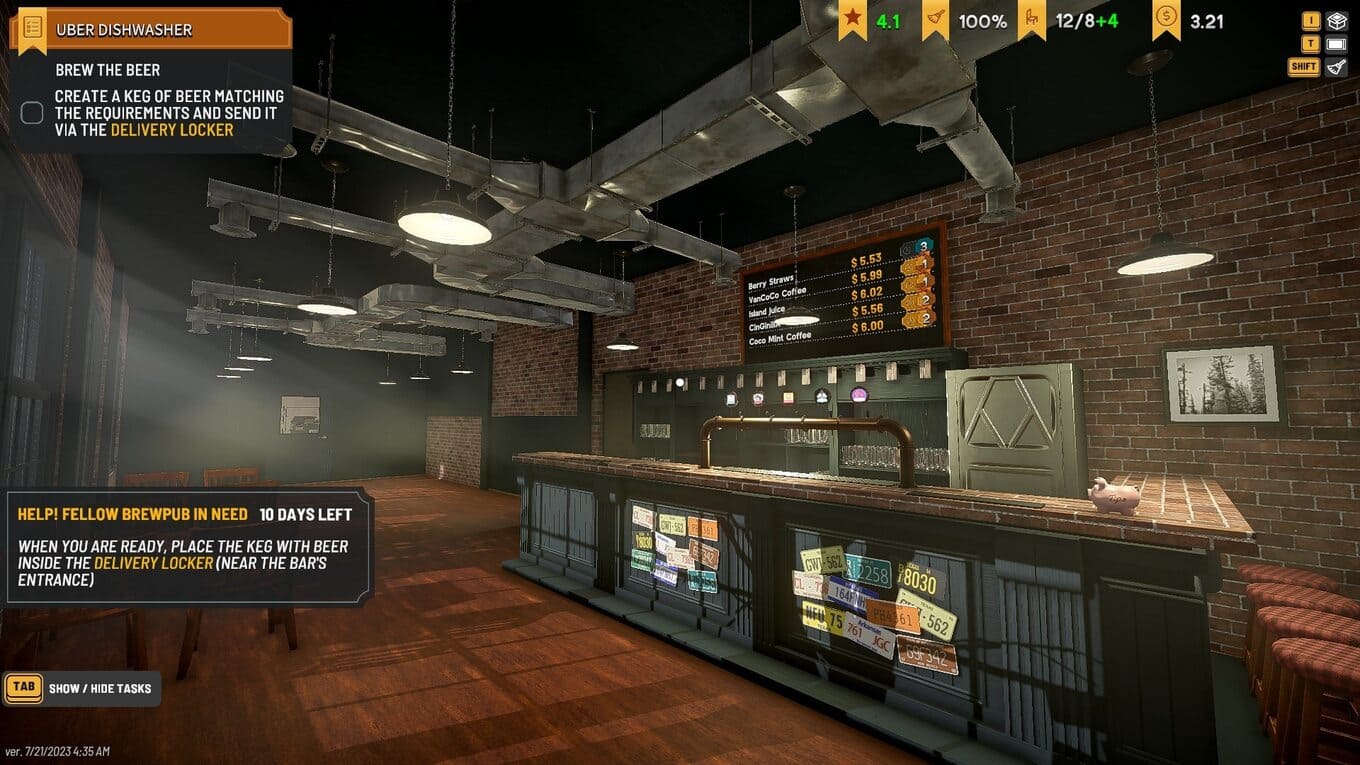Open the Fellow Brewpub in Need notice
The height and width of the screenshot is (765, 1360).
pyautogui.click(x=190, y=546)
